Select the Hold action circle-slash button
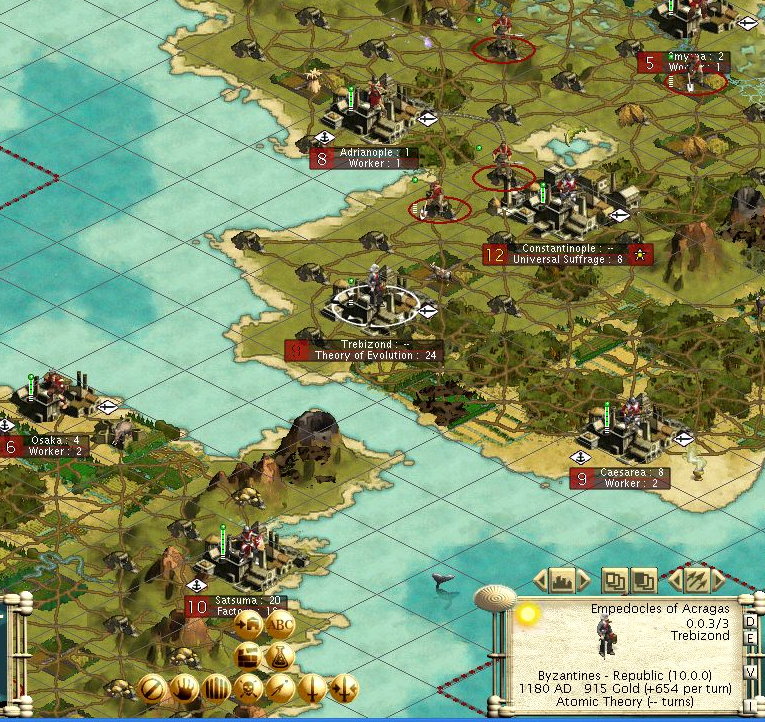The height and width of the screenshot is (722, 765). [152, 688]
